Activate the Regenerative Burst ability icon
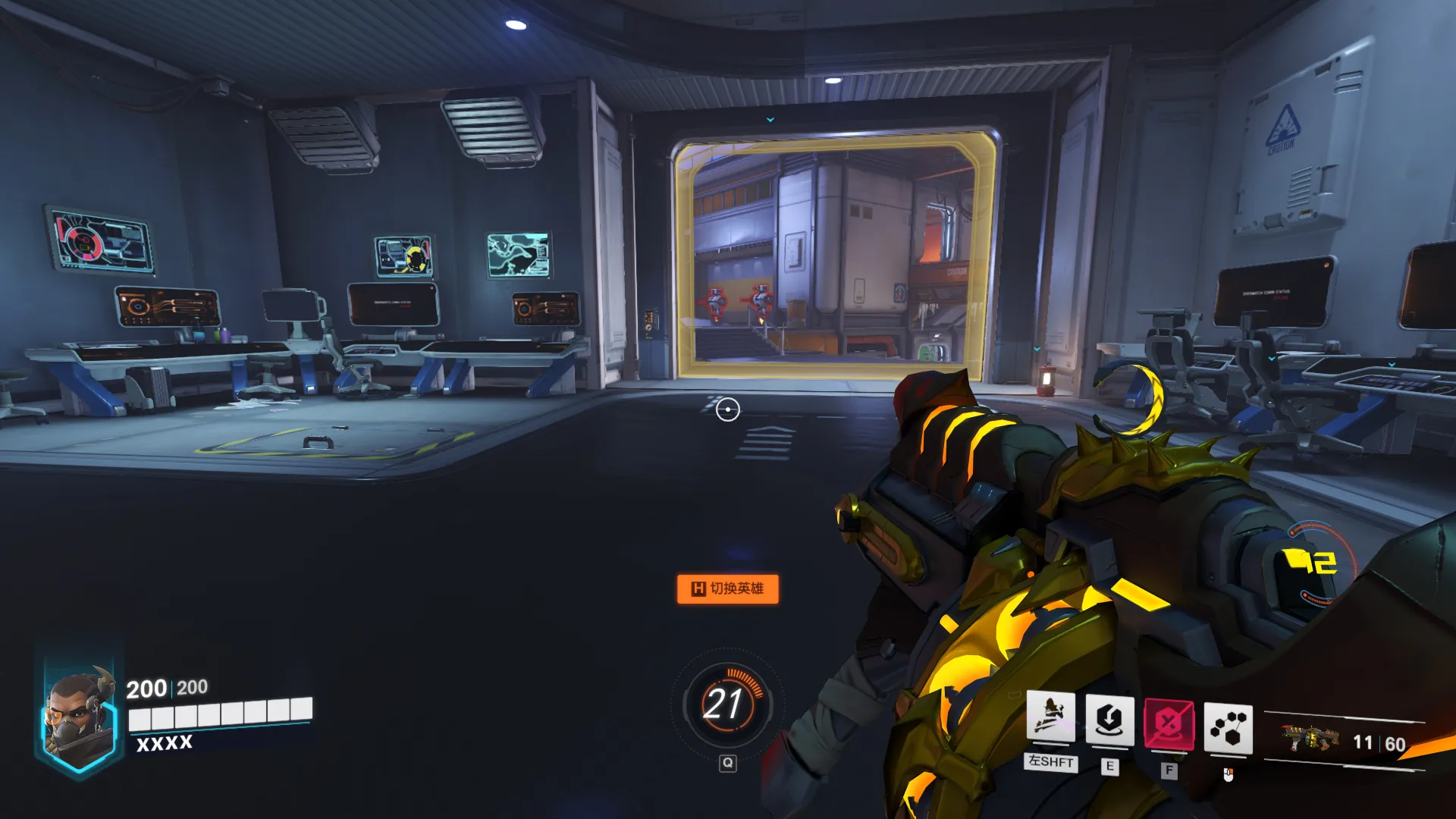Viewport: 1456px width, 819px height. [x=1050, y=717]
